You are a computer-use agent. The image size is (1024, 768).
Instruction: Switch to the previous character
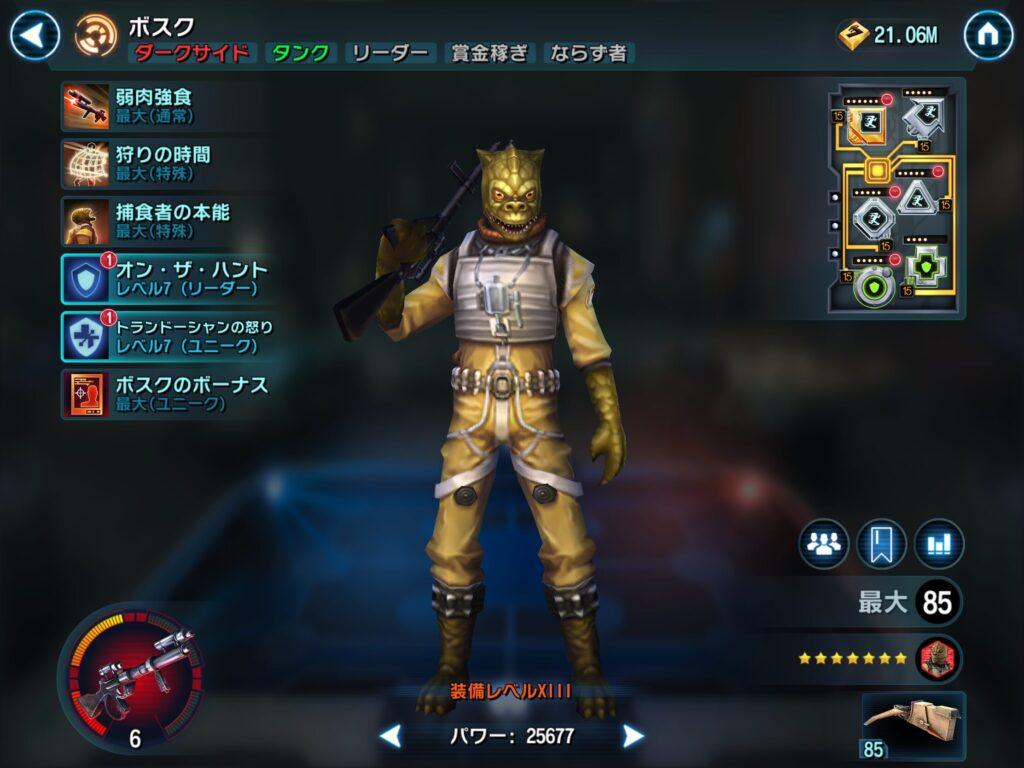click(391, 737)
